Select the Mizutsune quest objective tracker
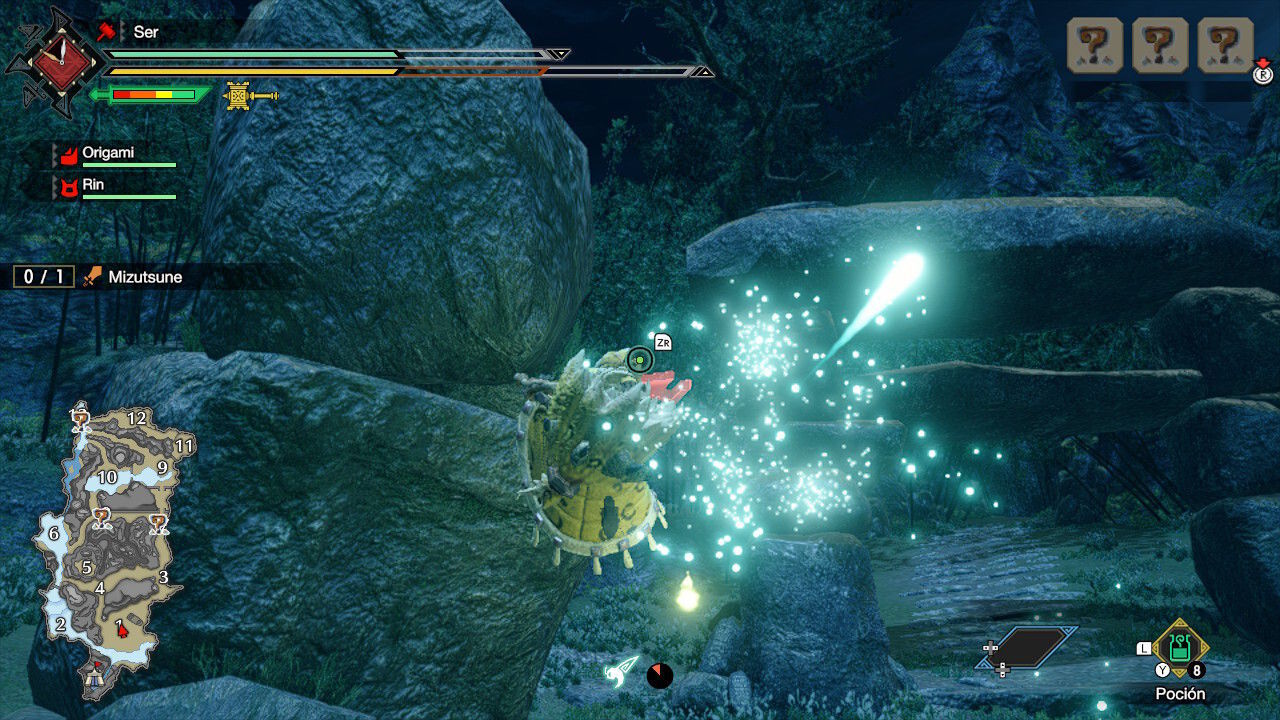Viewport: 1280px width, 720px height. pyautogui.click(x=98, y=277)
